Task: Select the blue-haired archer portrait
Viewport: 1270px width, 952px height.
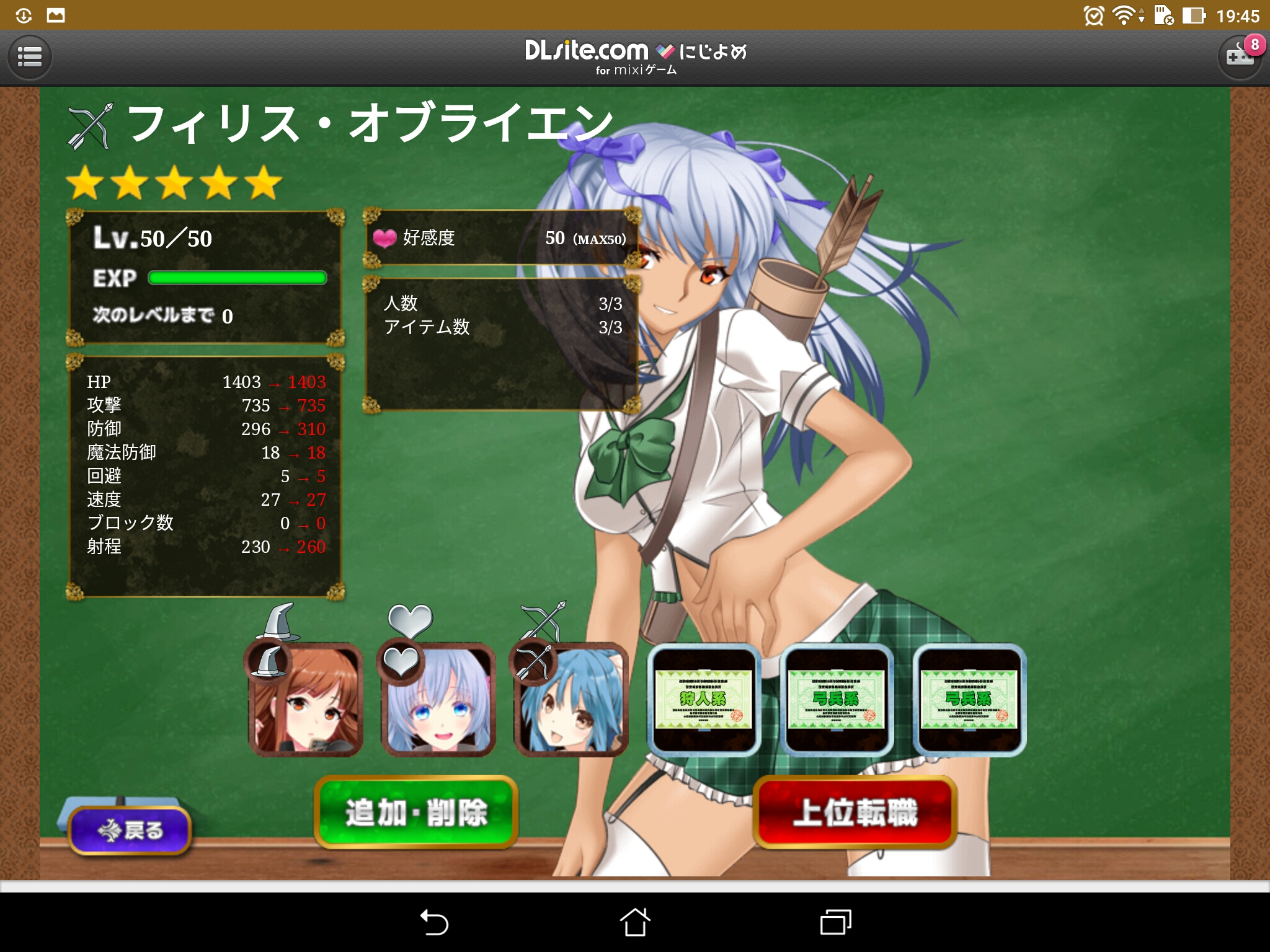Action: (571, 699)
